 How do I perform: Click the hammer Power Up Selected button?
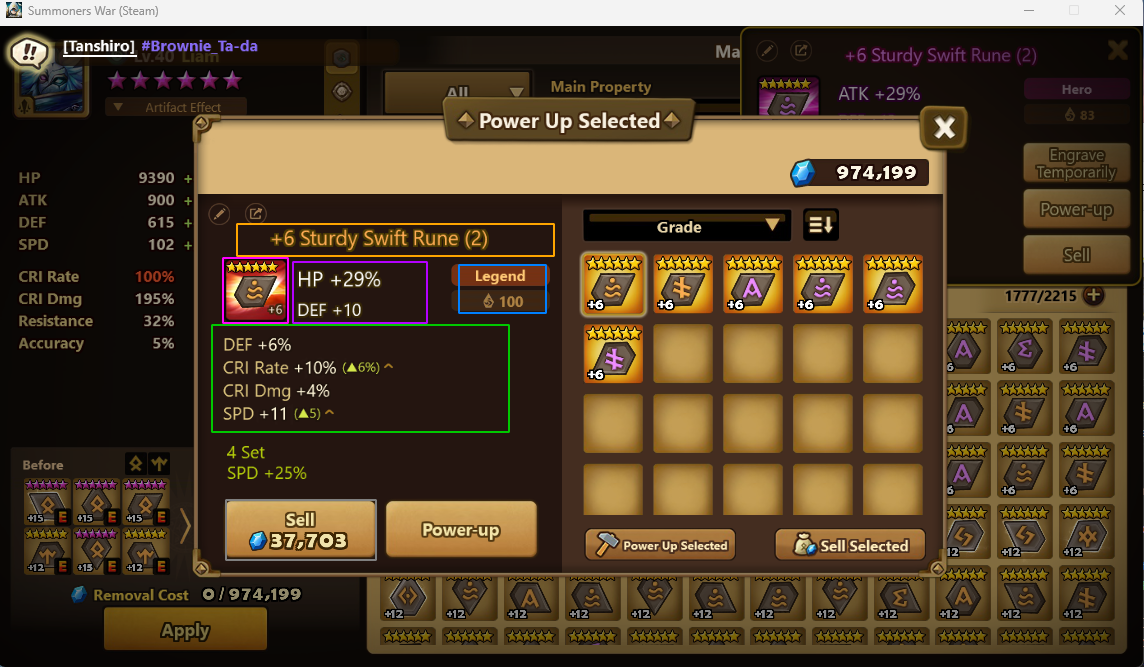click(x=660, y=545)
